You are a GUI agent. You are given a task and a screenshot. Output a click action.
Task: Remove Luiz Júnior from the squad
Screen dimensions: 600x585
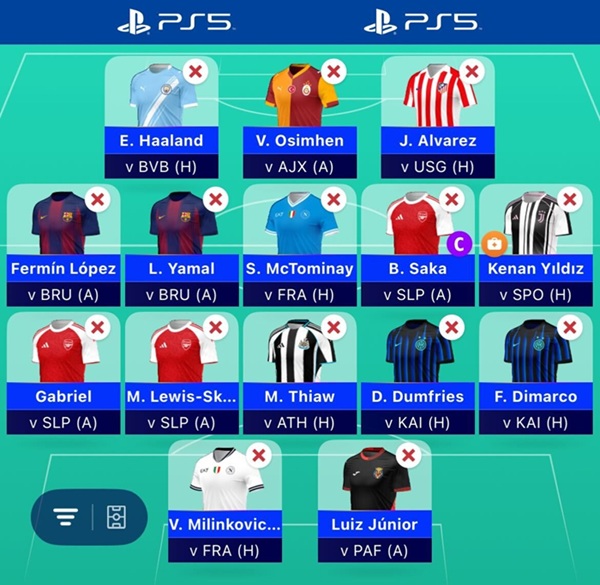point(408,456)
